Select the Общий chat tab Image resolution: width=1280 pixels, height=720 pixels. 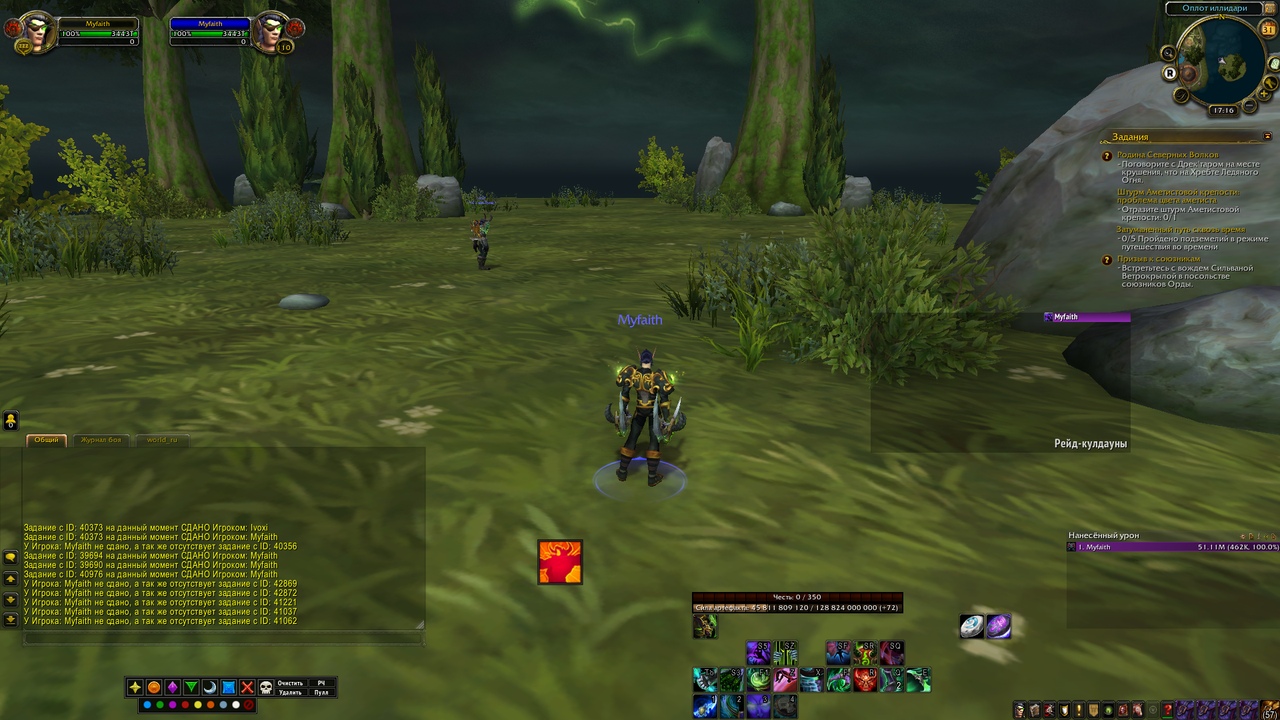[46, 440]
